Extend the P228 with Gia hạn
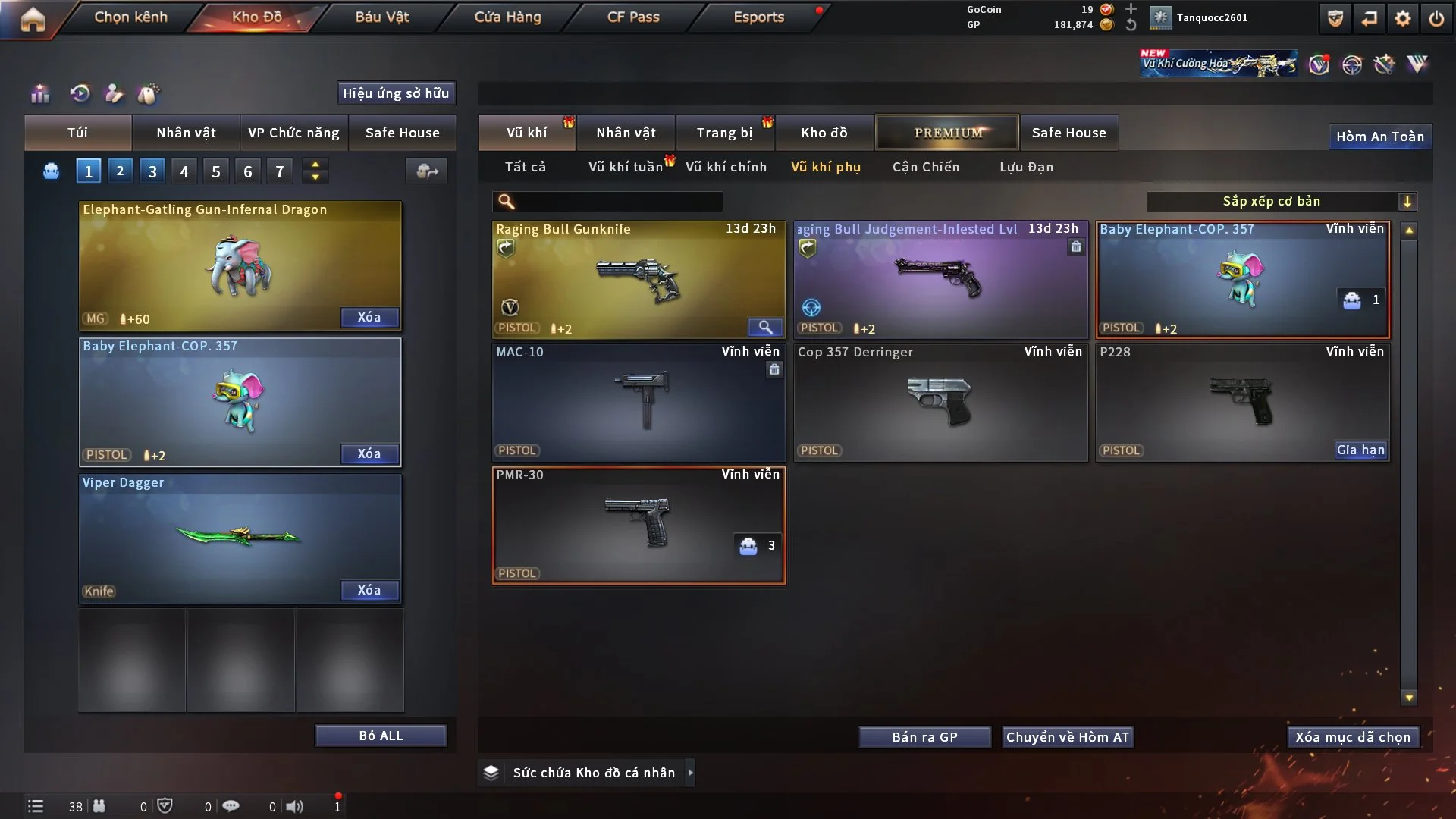This screenshot has height=819, width=1456. (x=1360, y=450)
